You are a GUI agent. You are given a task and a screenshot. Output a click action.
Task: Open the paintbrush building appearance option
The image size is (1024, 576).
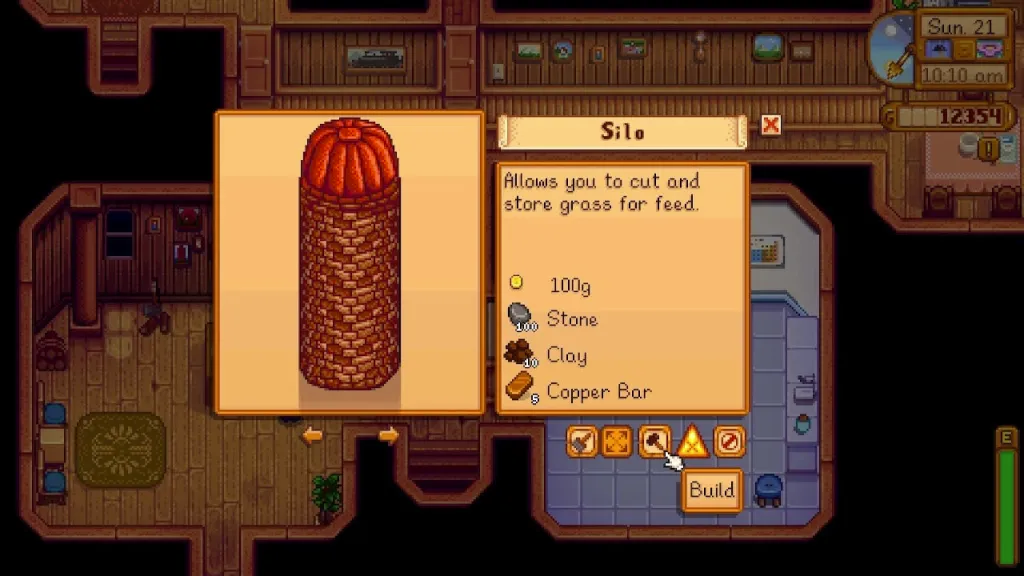point(582,441)
